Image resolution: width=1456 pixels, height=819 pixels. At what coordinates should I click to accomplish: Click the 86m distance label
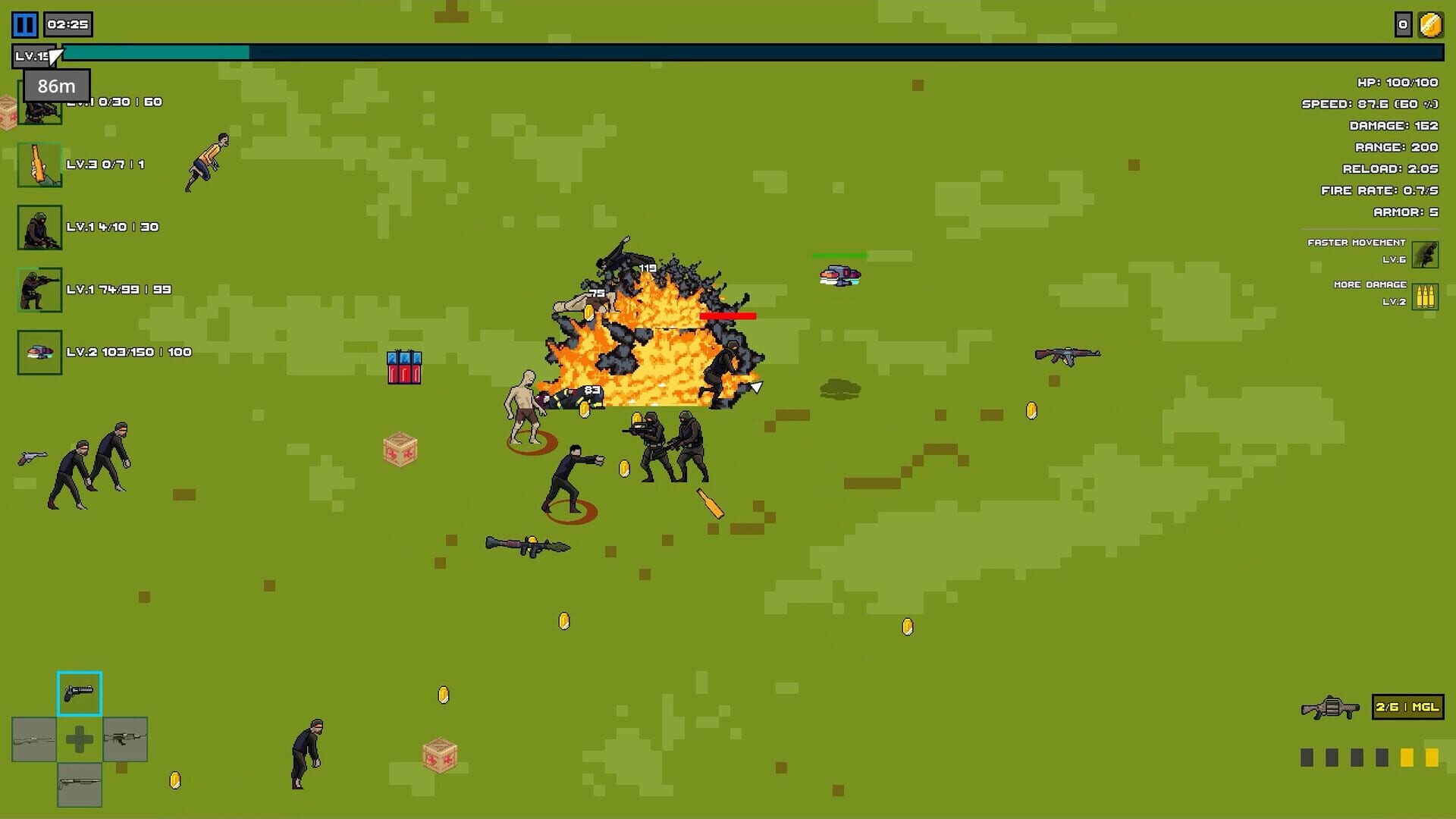tap(55, 86)
